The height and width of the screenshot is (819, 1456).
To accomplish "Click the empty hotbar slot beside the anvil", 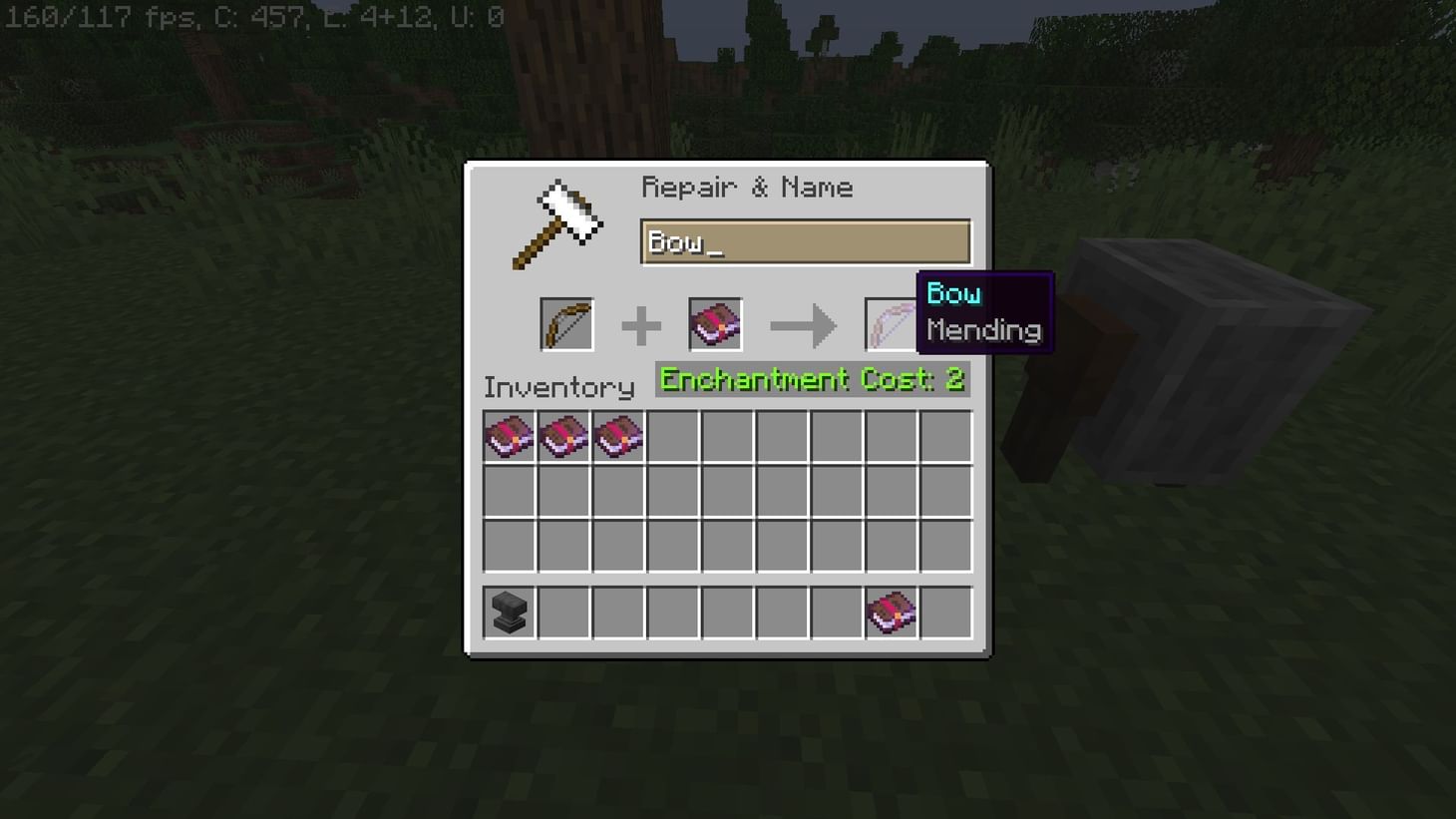I will [563, 612].
